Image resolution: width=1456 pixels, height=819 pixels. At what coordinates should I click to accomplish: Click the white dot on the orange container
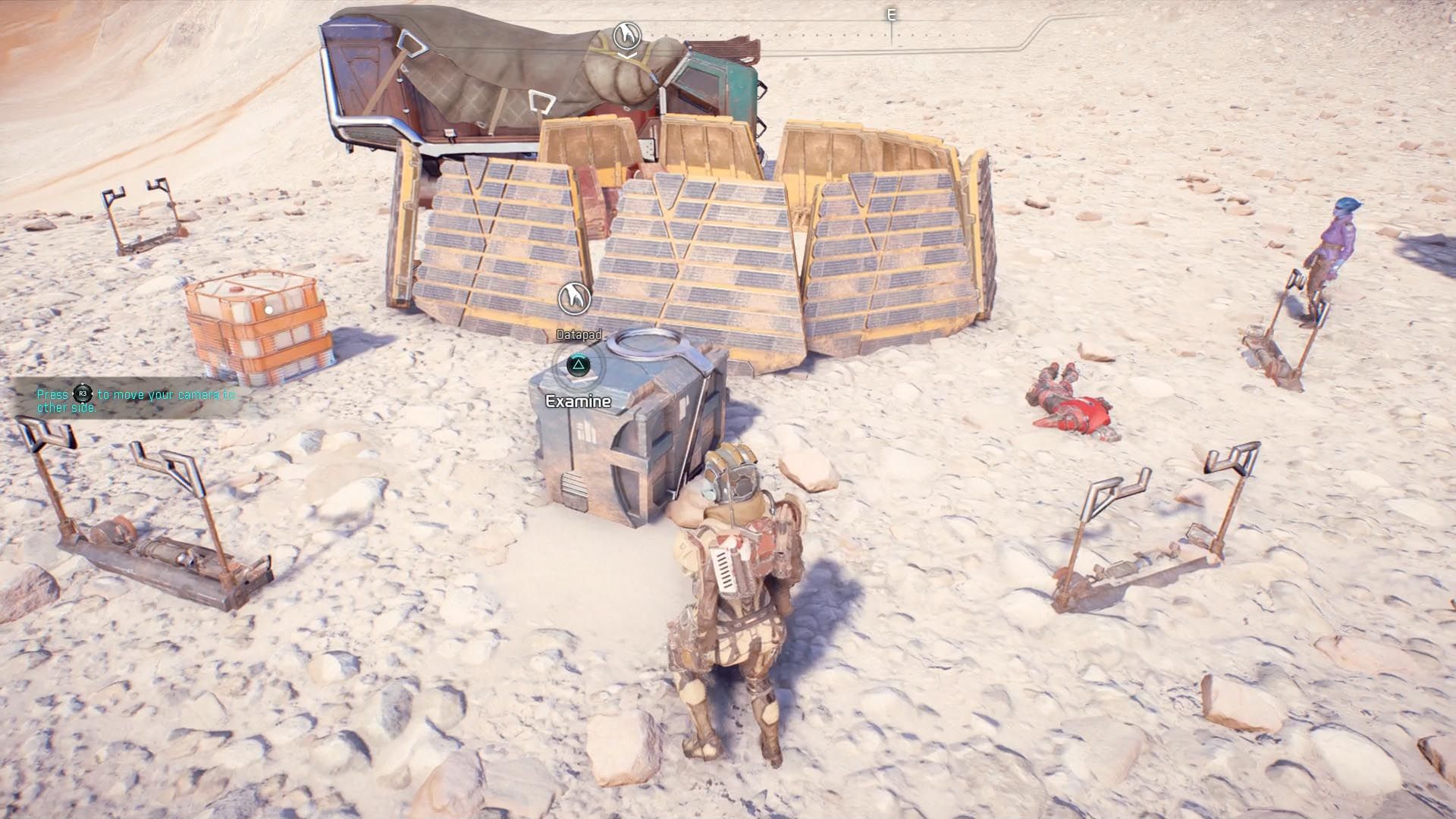[267, 309]
